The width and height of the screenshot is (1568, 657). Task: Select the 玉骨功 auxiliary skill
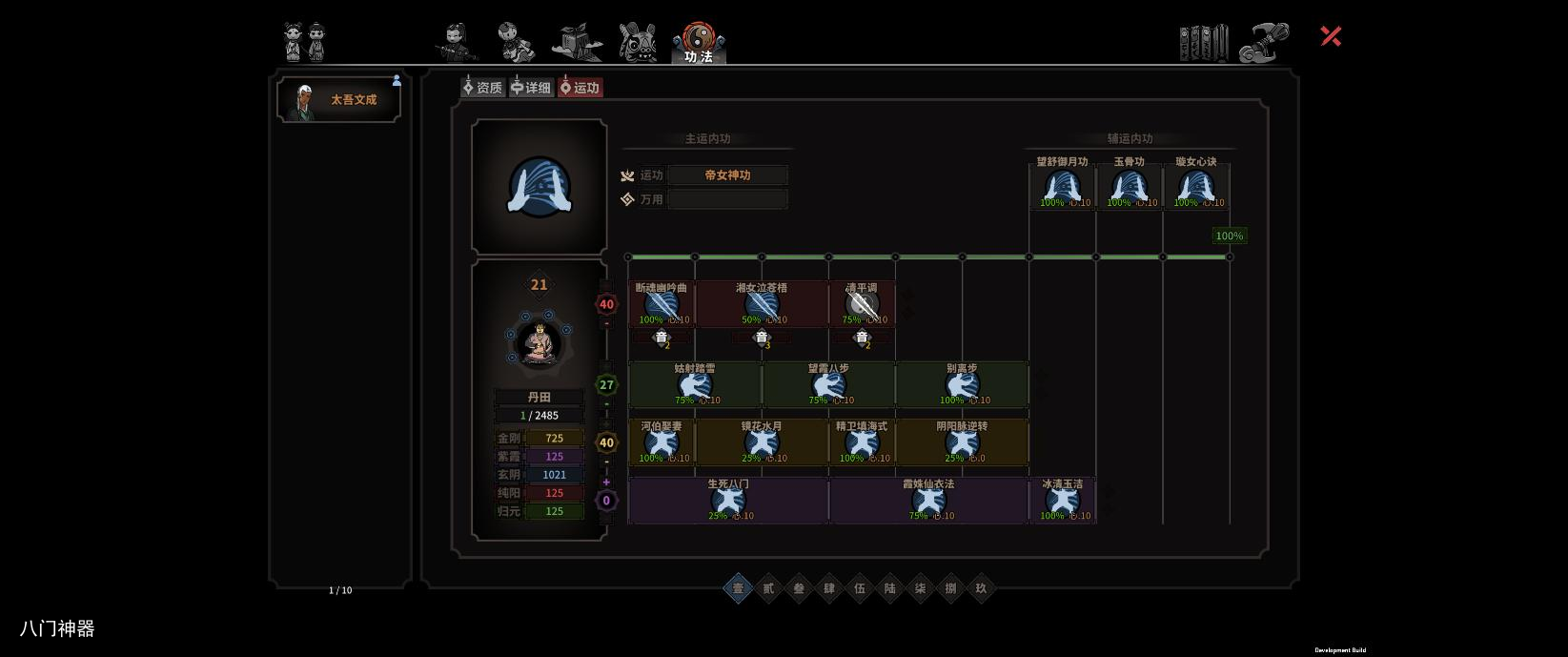click(x=1129, y=185)
